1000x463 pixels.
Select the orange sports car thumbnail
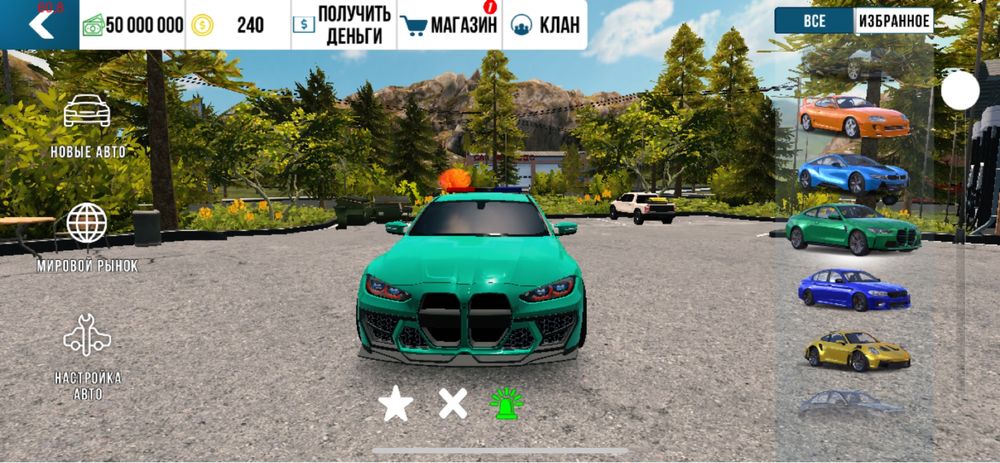(853, 116)
